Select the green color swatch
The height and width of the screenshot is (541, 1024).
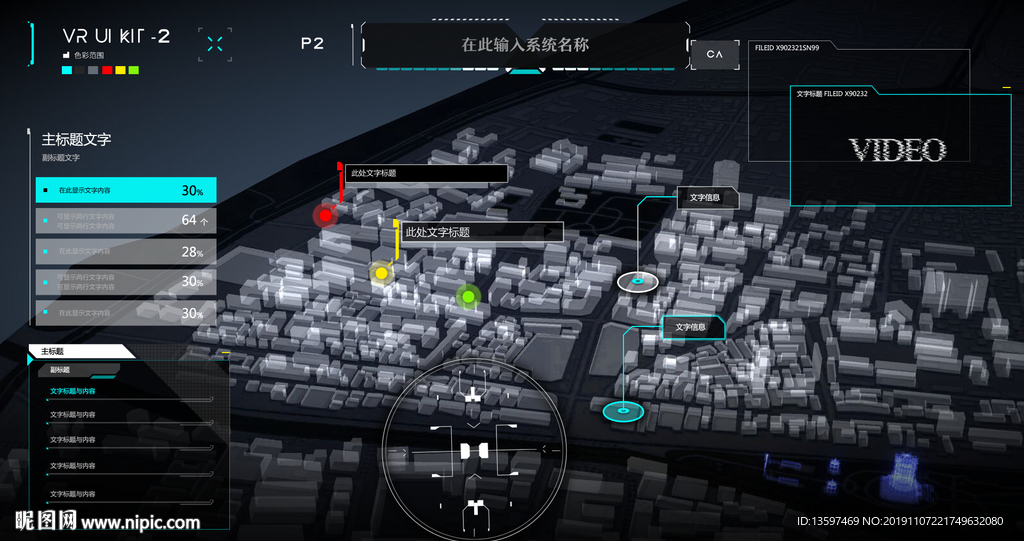pos(133,71)
